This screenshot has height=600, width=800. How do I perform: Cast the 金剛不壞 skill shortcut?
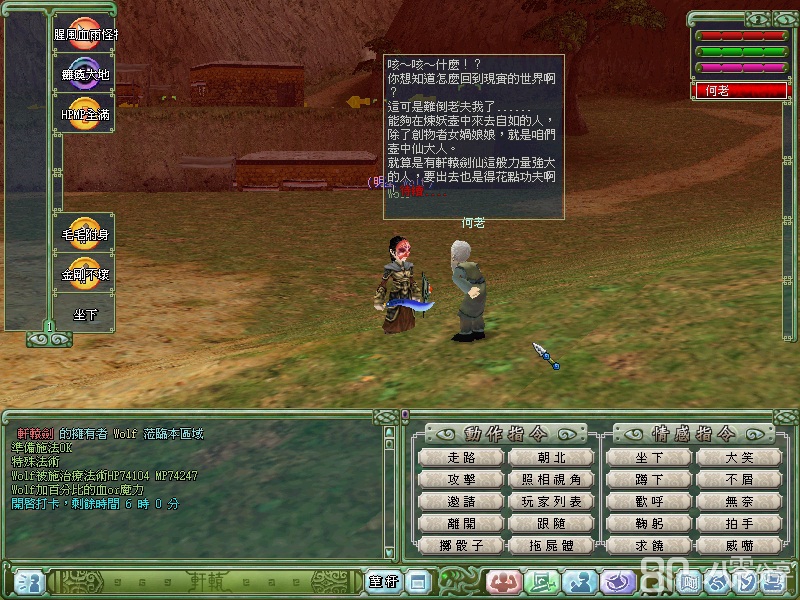pyautogui.click(x=84, y=272)
